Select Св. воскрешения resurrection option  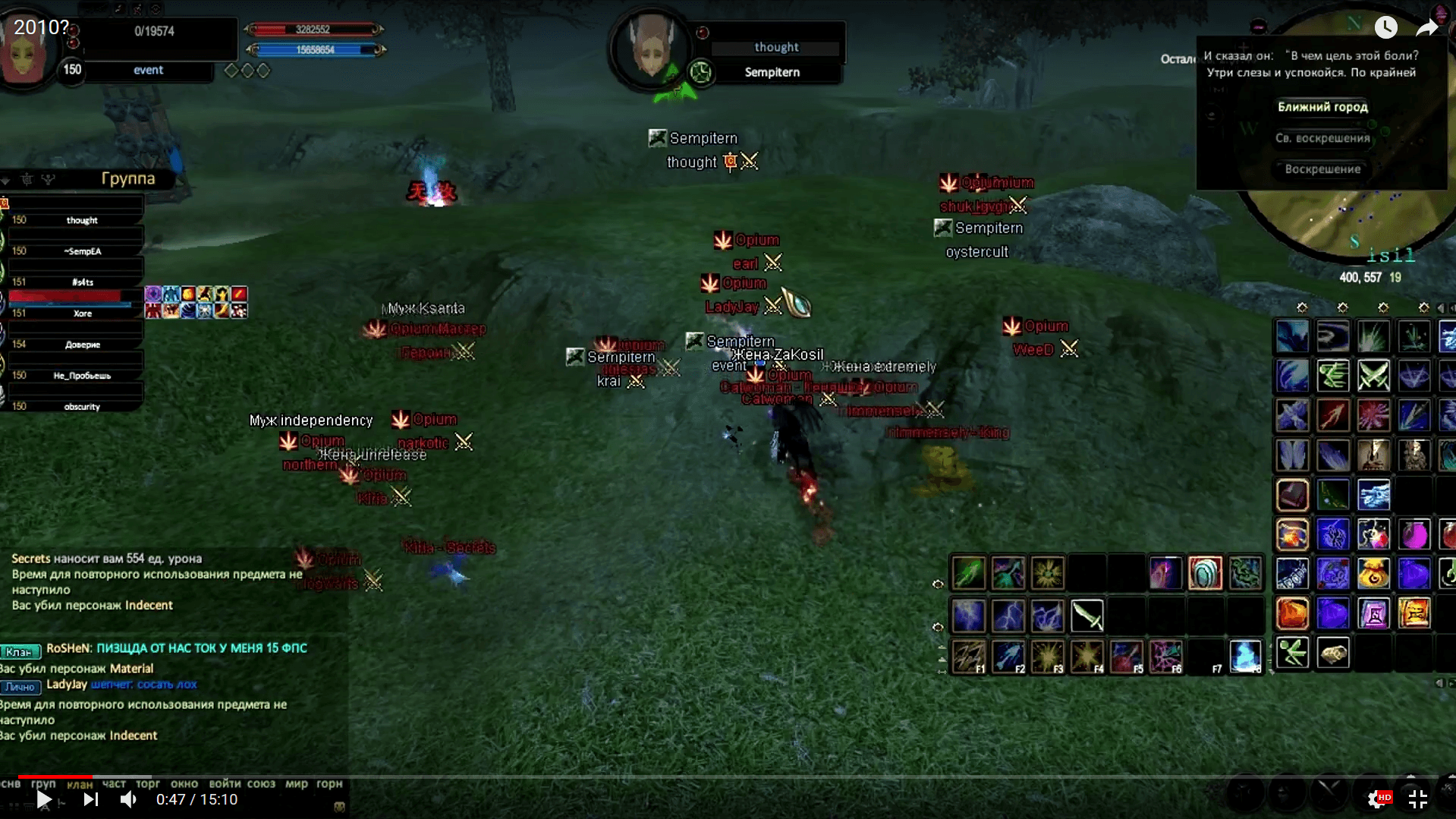point(1322,138)
